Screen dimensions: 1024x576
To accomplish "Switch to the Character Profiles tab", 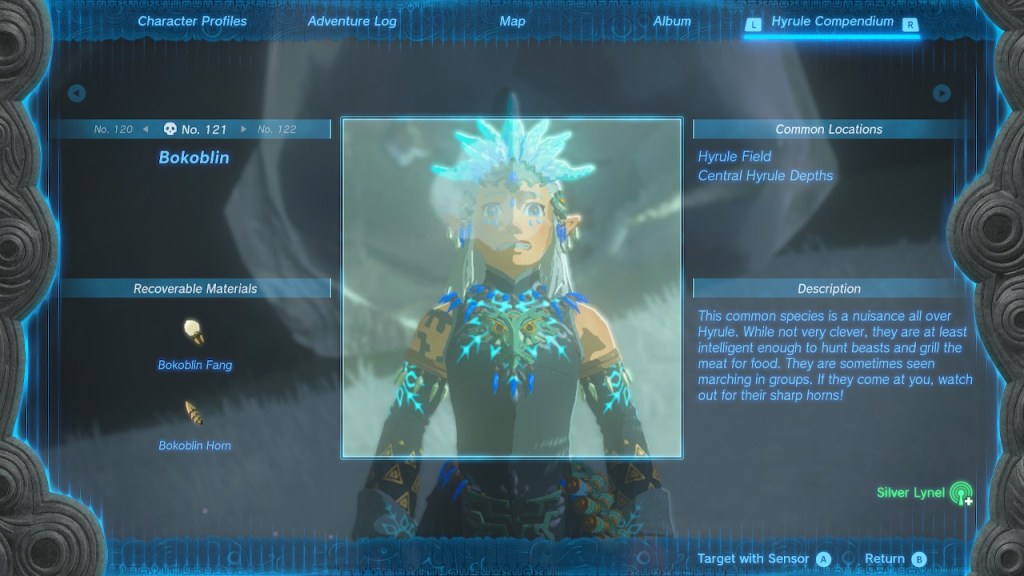I will point(192,21).
